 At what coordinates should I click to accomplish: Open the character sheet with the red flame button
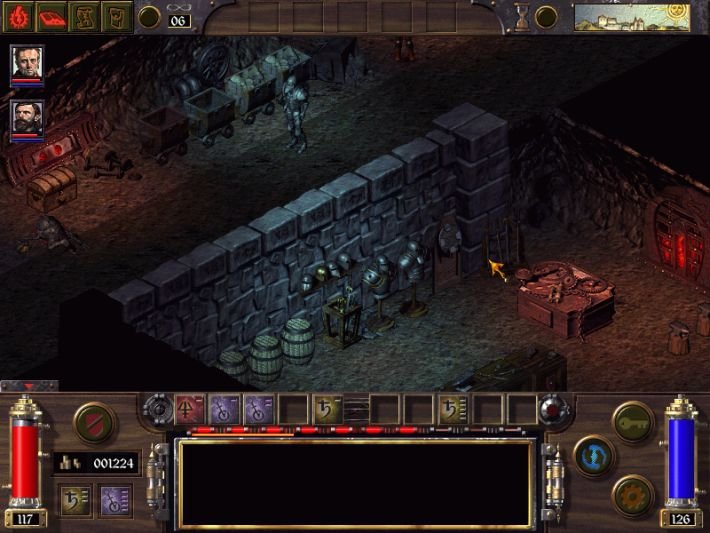(x=19, y=17)
